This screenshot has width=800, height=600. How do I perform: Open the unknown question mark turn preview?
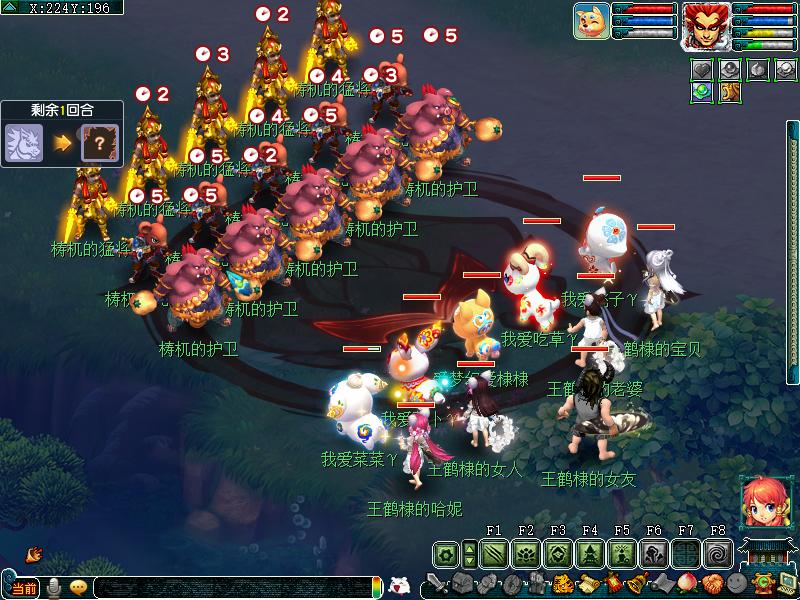coord(98,142)
